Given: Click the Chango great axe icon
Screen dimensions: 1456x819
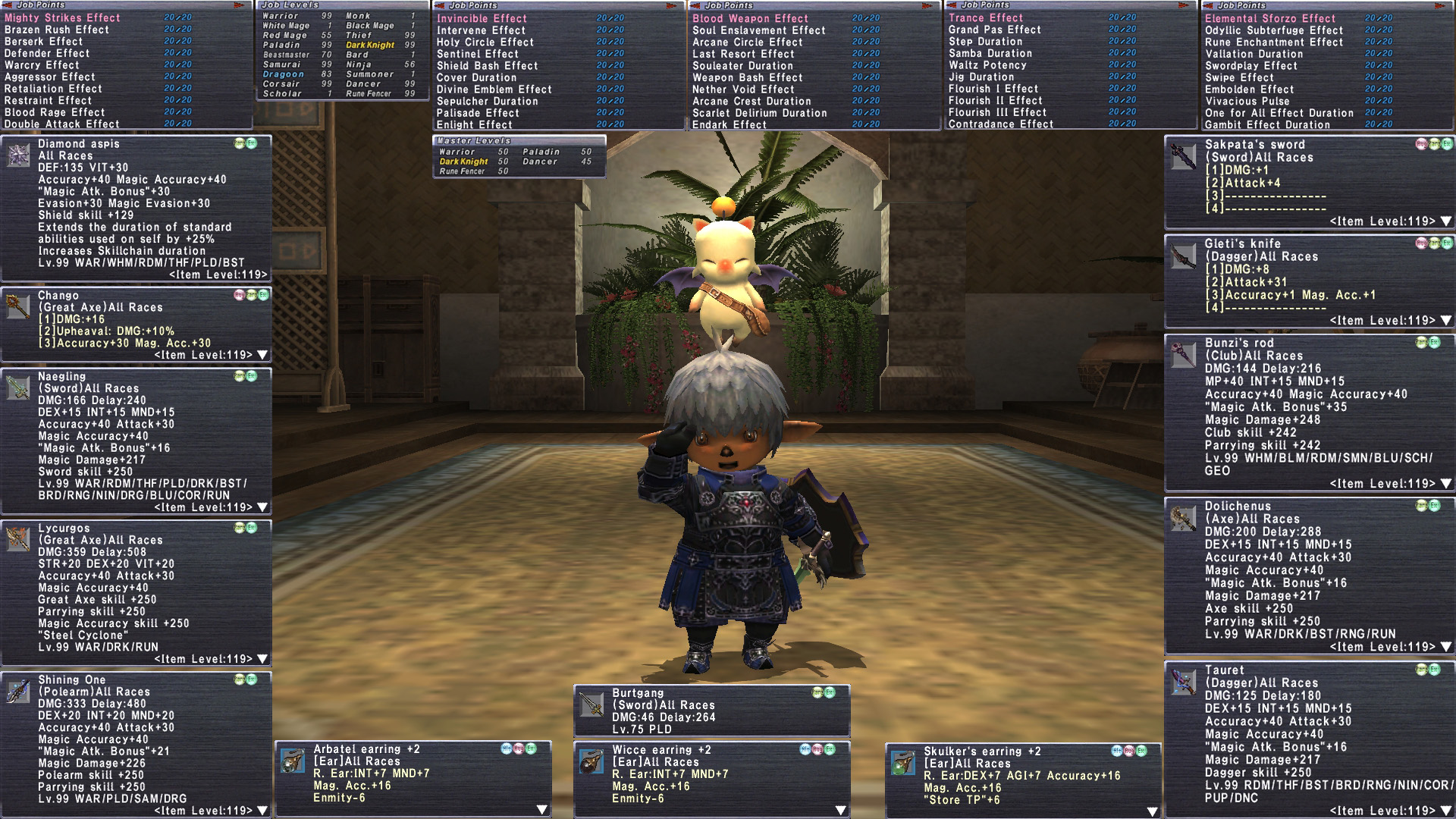Looking at the screenshot, I should [x=18, y=306].
